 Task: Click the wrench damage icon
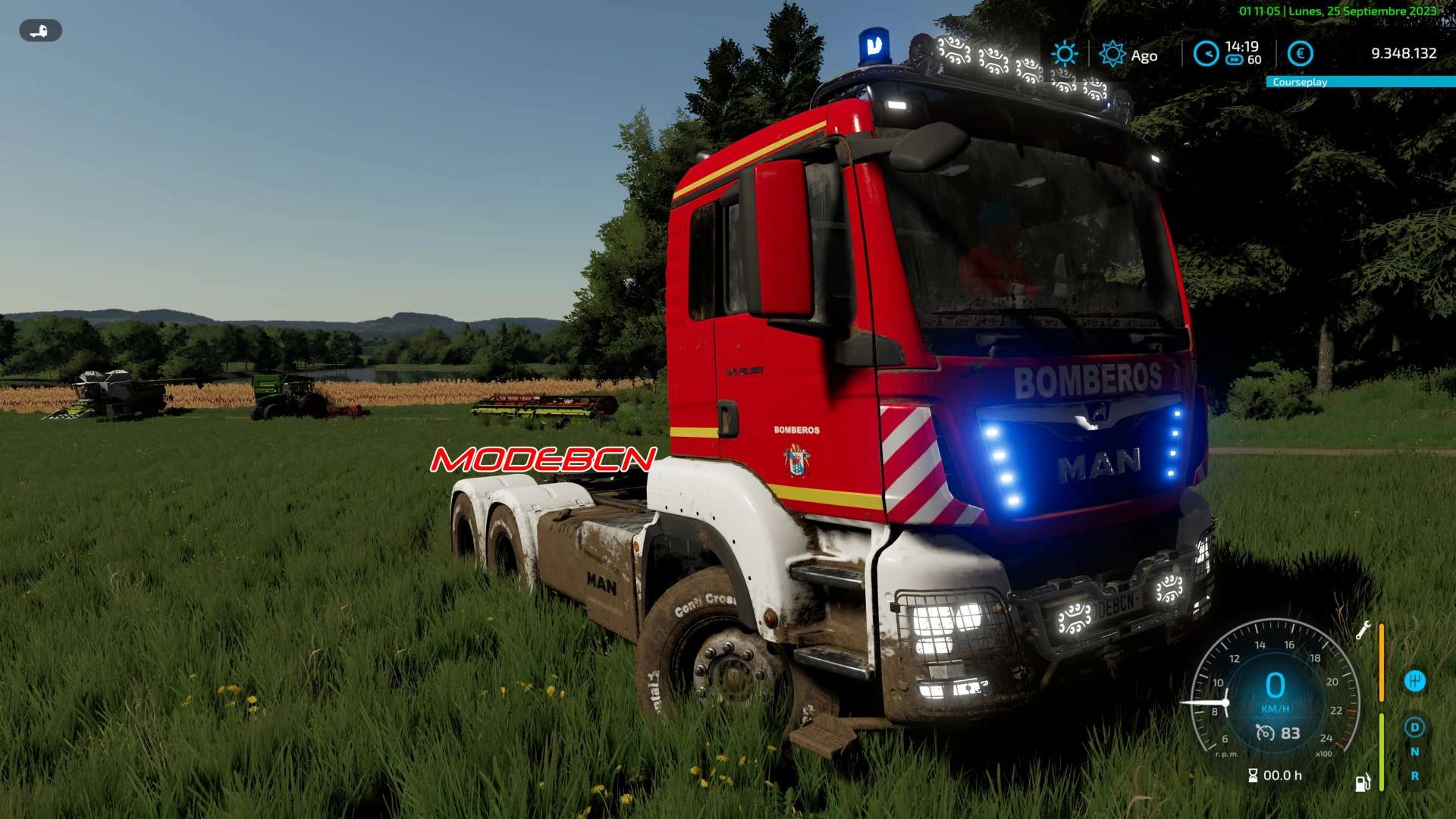click(1363, 631)
